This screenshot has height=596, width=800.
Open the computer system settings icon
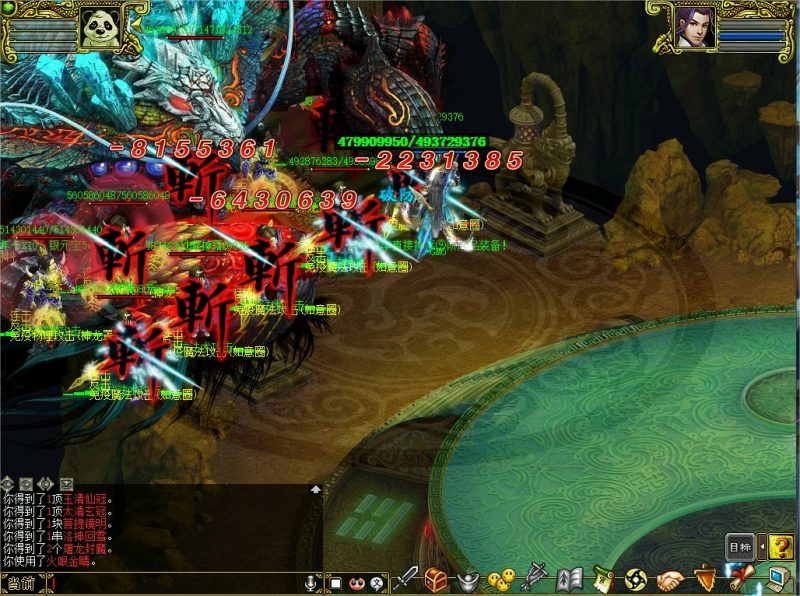point(776,578)
